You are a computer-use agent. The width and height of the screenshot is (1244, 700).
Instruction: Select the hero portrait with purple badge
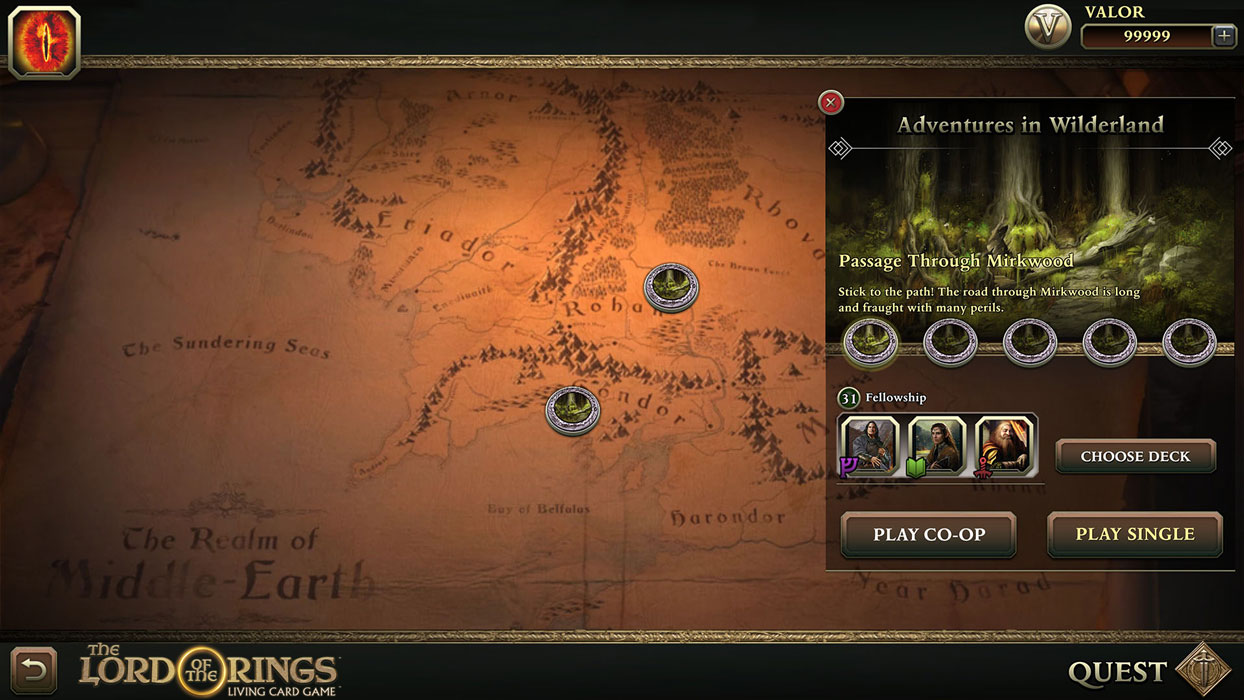coord(870,444)
